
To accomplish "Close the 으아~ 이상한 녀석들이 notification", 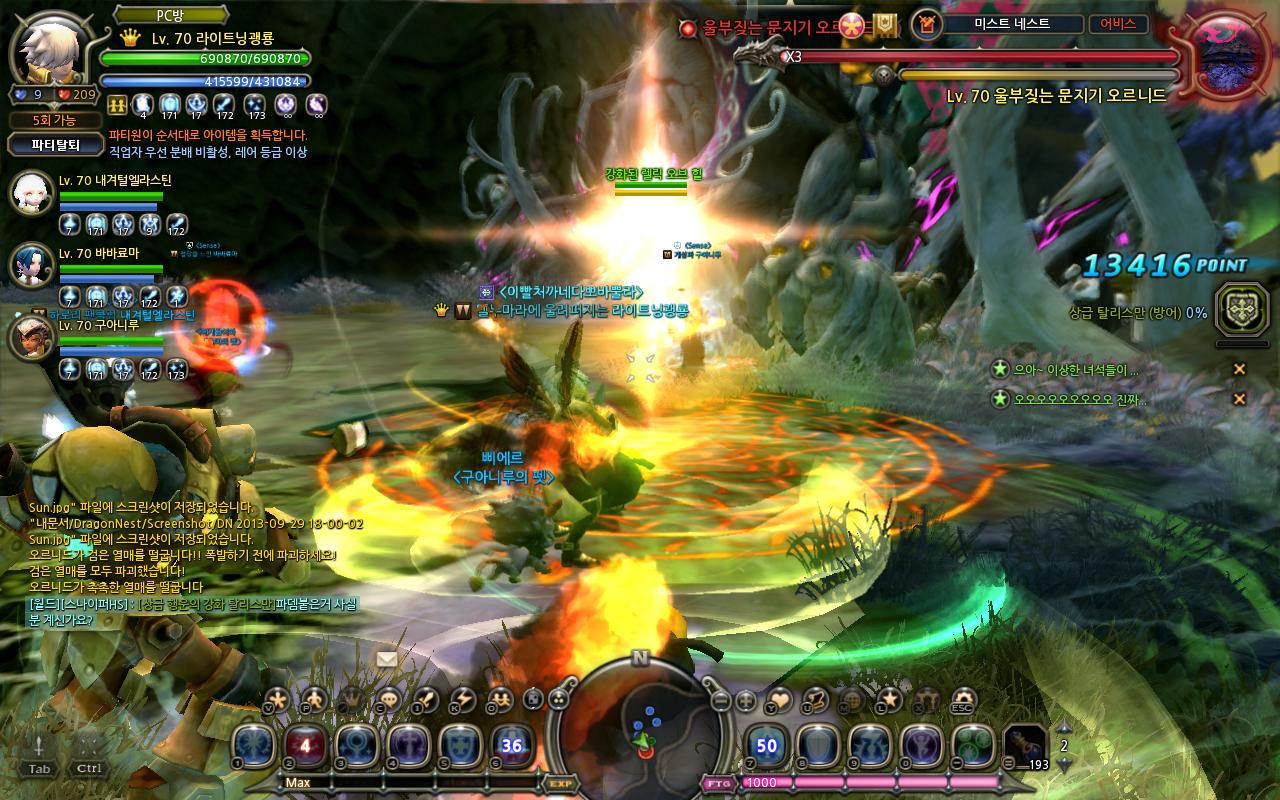I will click(1239, 369).
